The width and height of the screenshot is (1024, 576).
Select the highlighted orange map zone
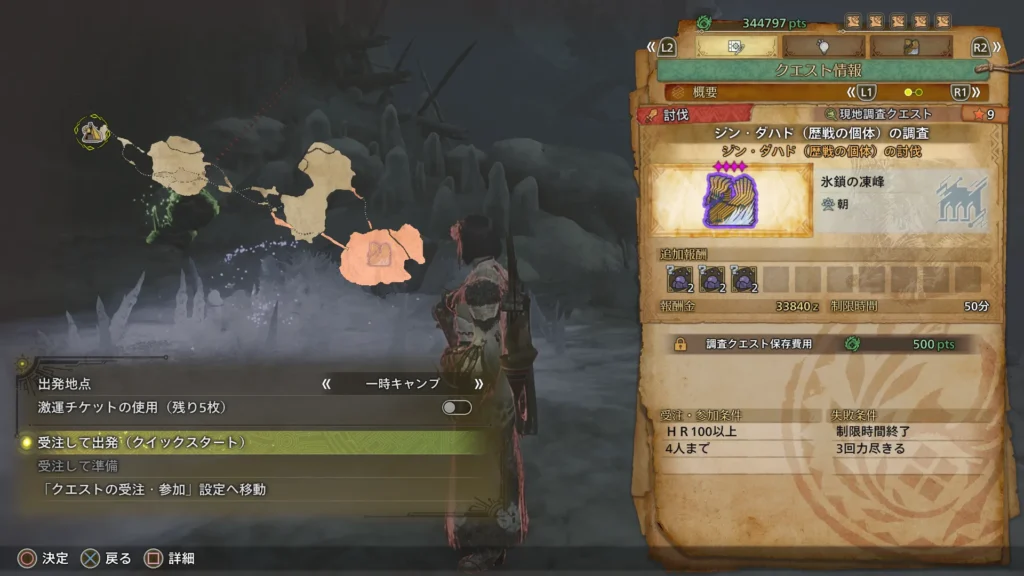pos(381,253)
